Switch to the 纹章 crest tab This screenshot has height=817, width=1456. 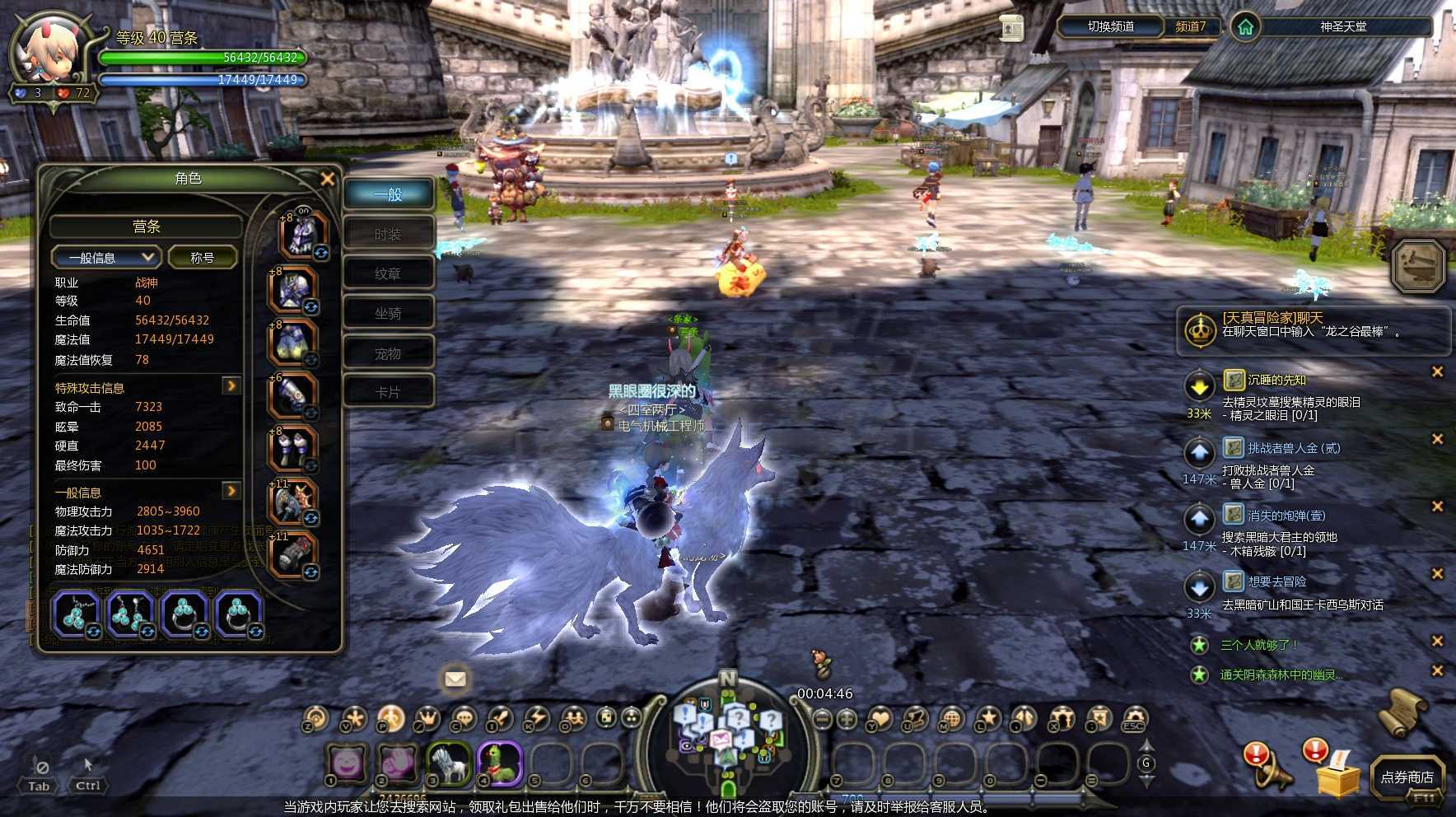pyautogui.click(x=388, y=274)
